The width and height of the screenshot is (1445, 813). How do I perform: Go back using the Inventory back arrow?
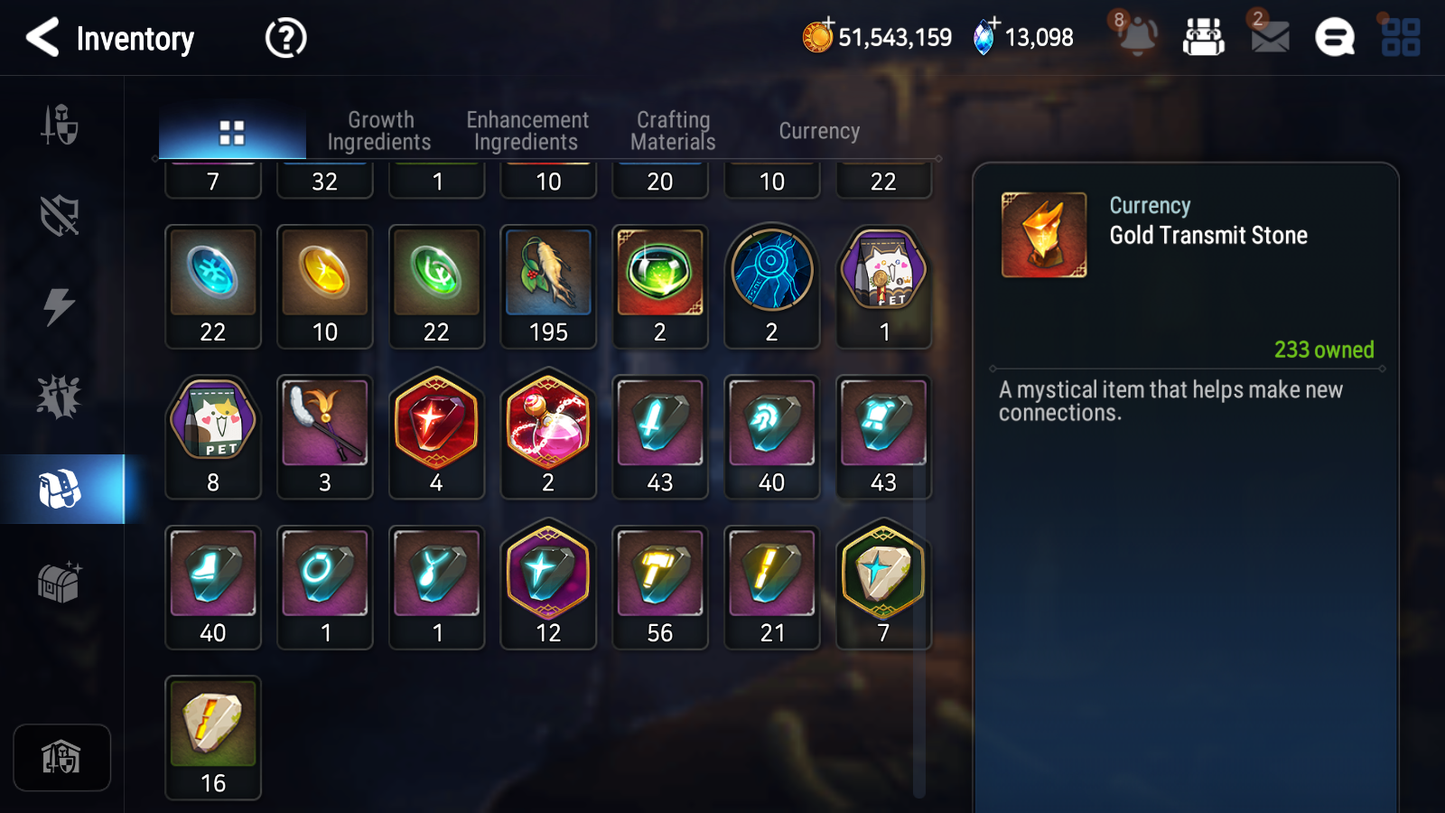(x=42, y=38)
